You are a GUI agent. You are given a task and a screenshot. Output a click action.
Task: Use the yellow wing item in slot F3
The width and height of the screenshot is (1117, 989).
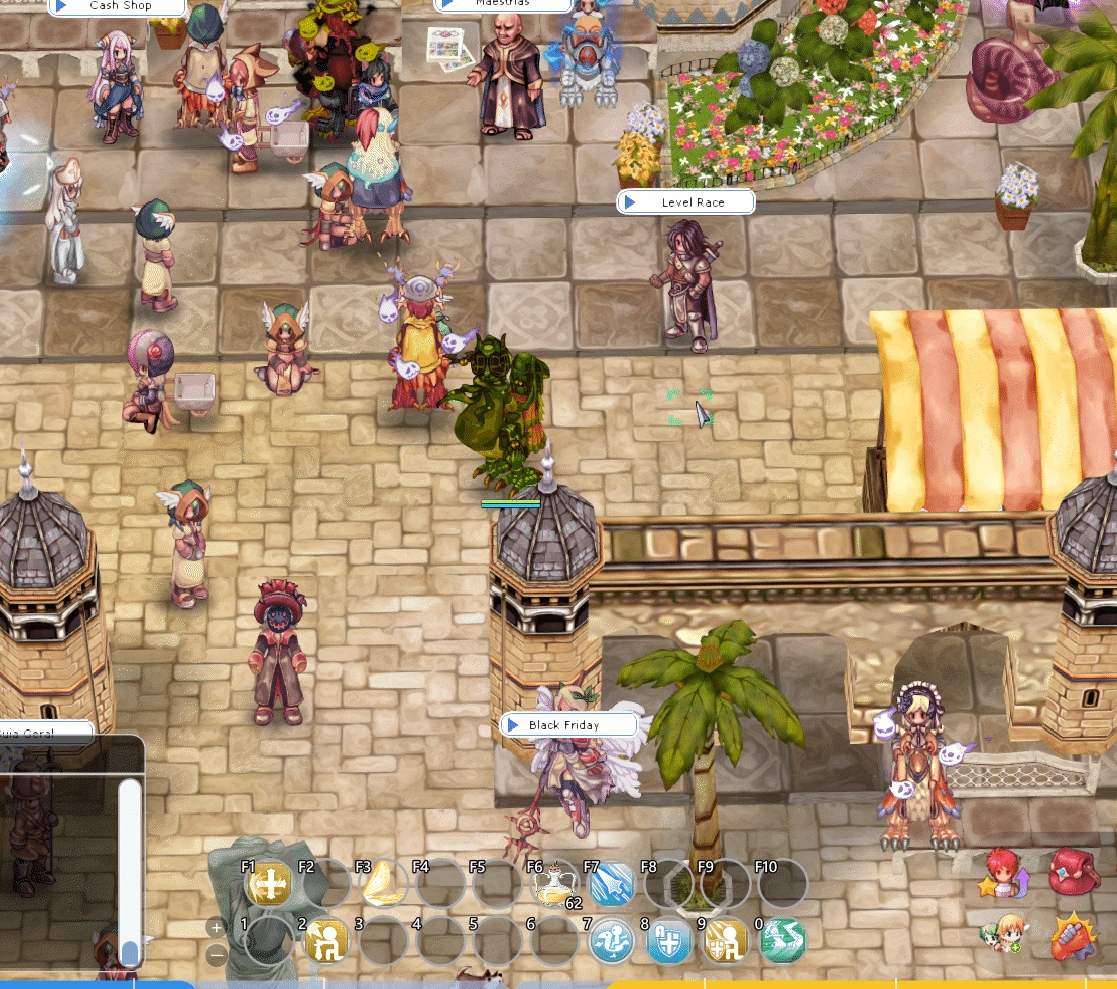(384, 885)
